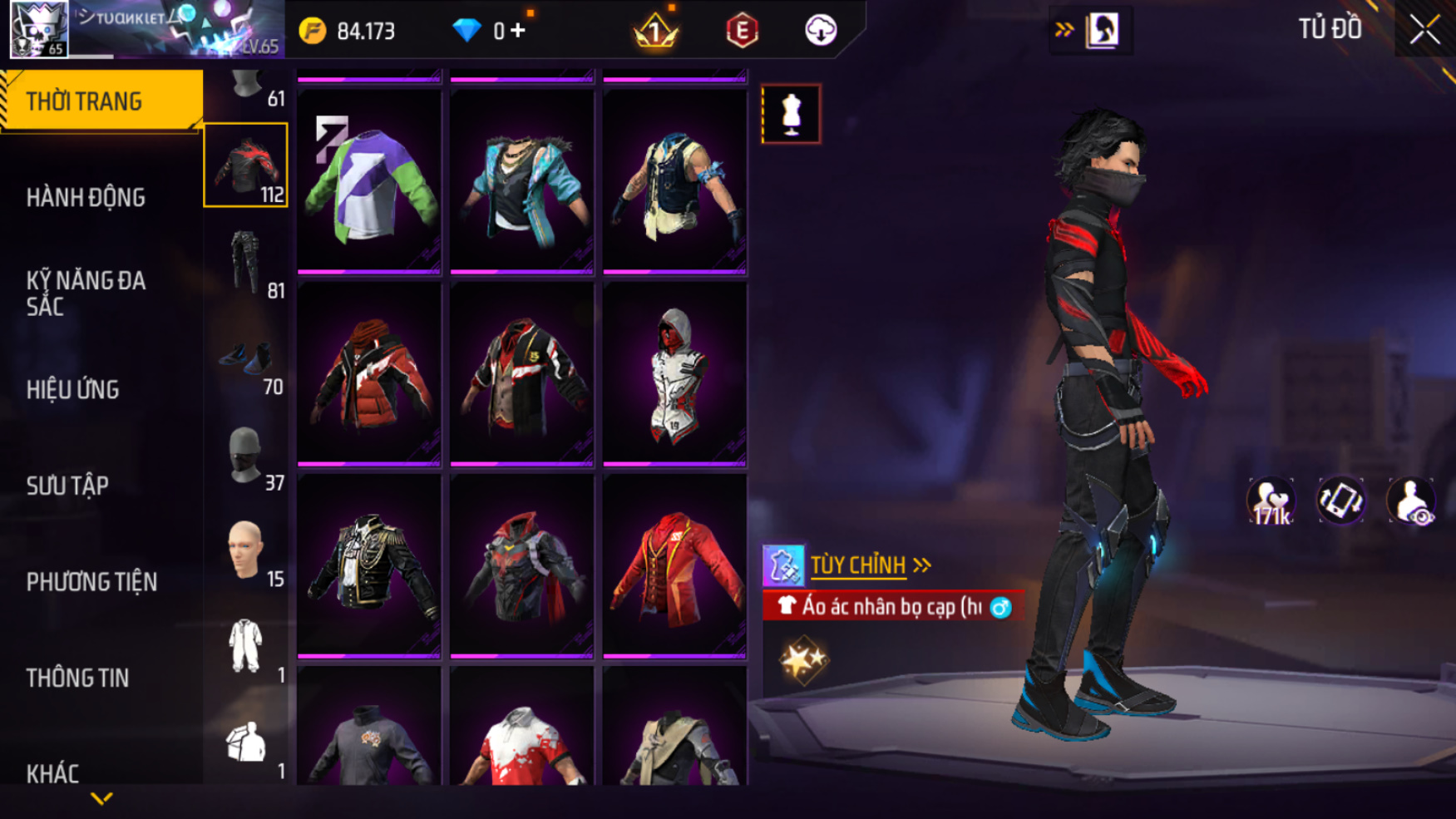Pick the green and purple jersey top
The width and height of the screenshot is (1456, 819).
[369, 181]
